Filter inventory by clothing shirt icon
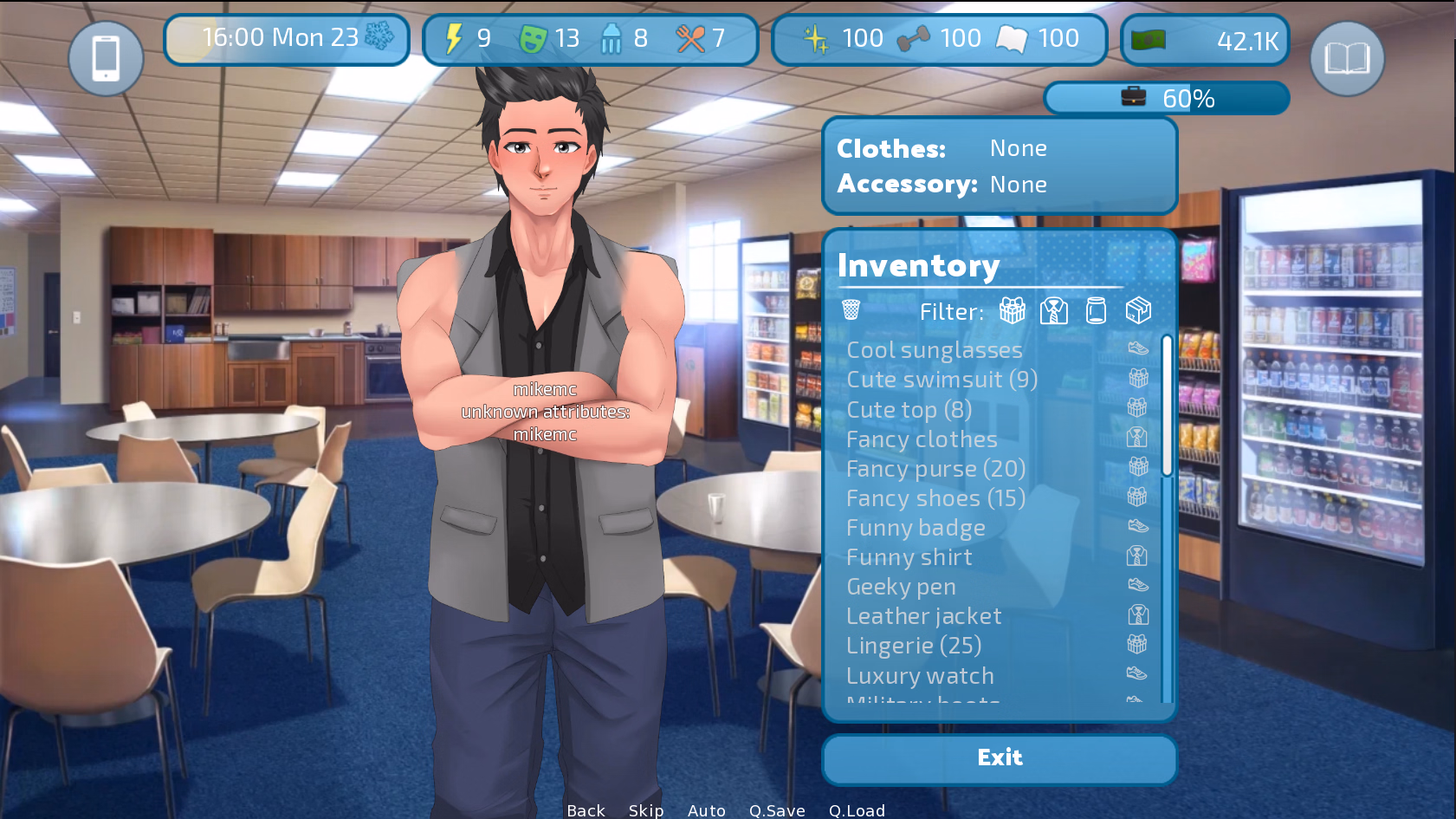This screenshot has height=819, width=1456. click(1053, 310)
